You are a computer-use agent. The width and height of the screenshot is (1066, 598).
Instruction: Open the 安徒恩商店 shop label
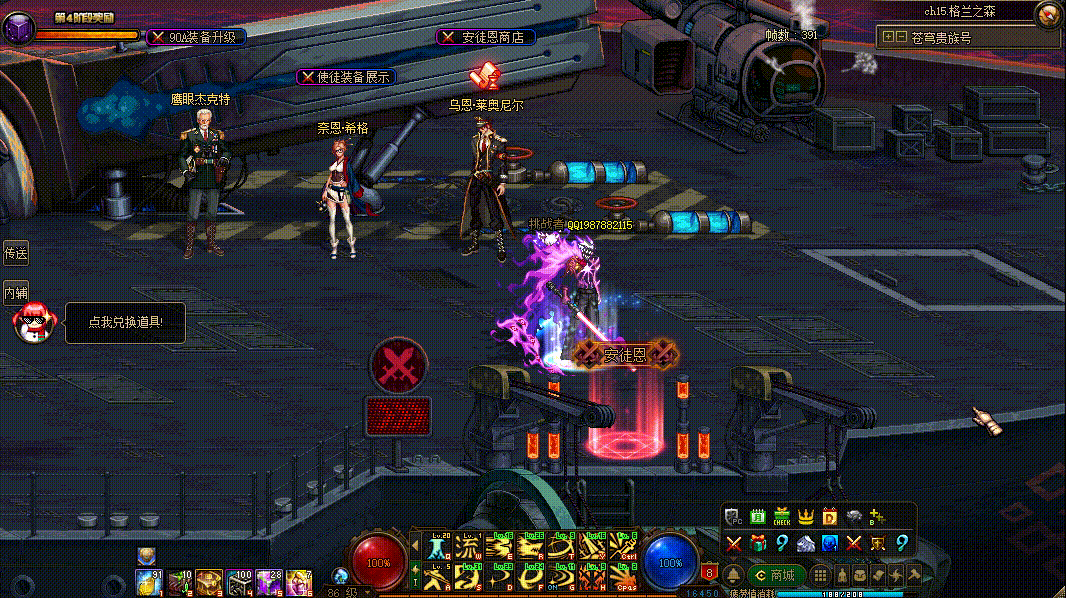pos(486,37)
